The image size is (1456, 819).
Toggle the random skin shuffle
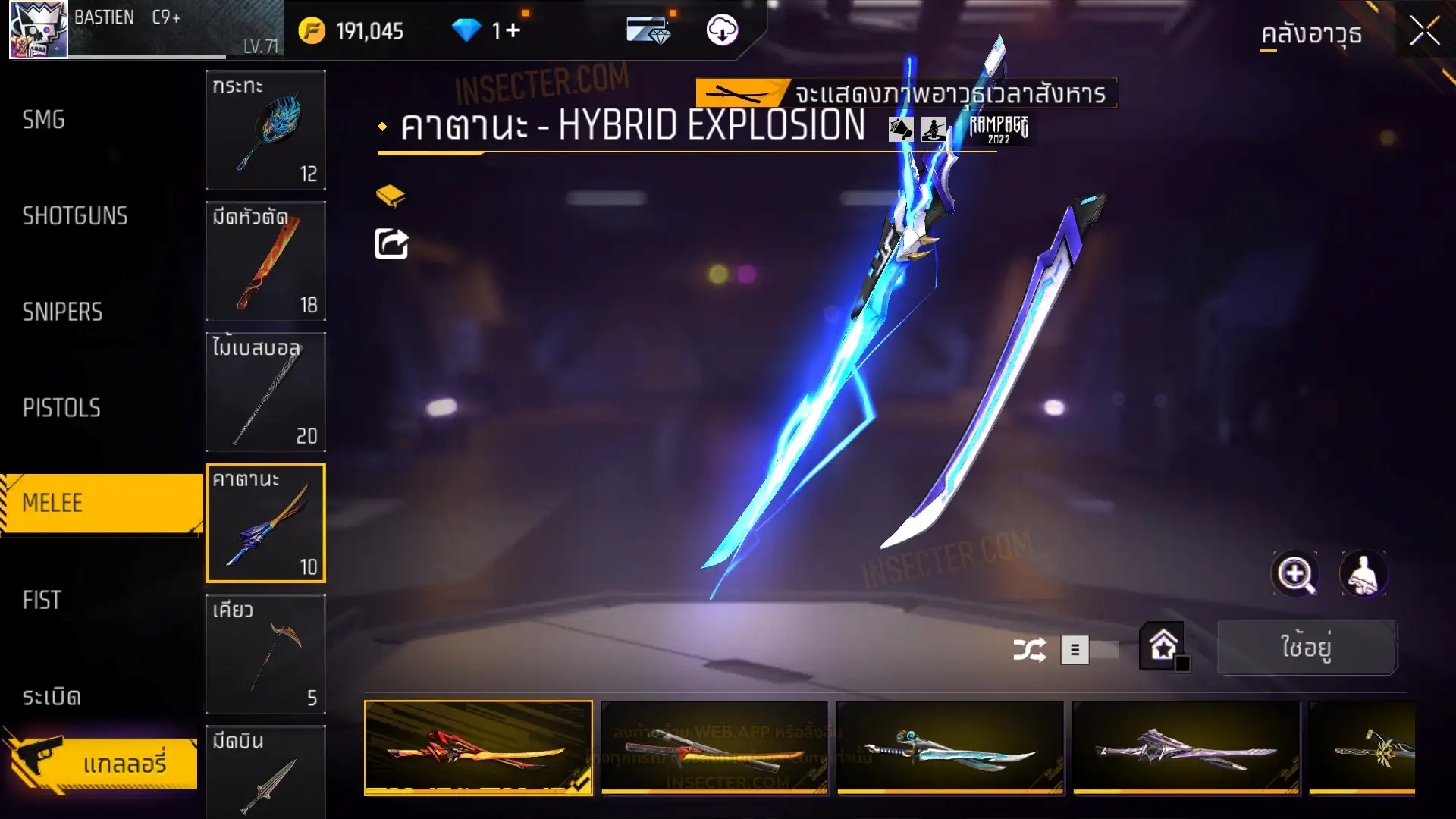(x=1029, y=650)
